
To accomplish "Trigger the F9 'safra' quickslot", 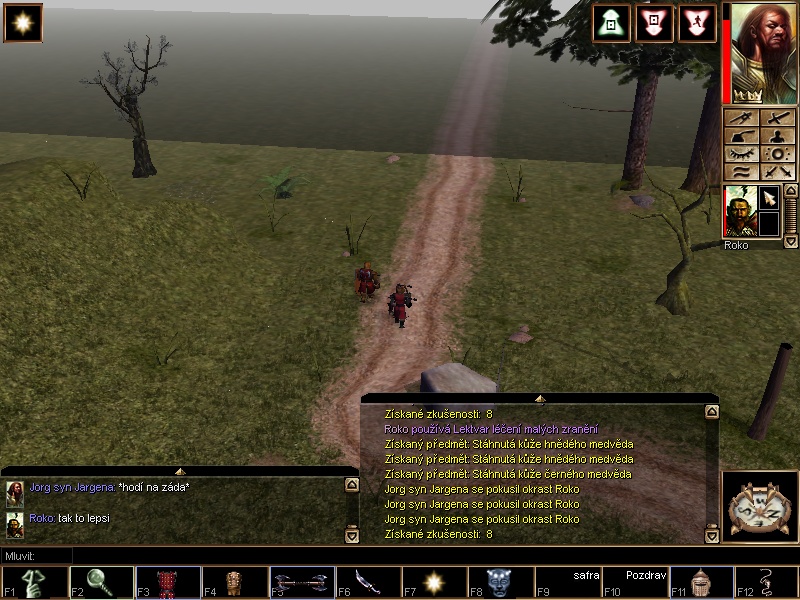I will tap(567, 583).
